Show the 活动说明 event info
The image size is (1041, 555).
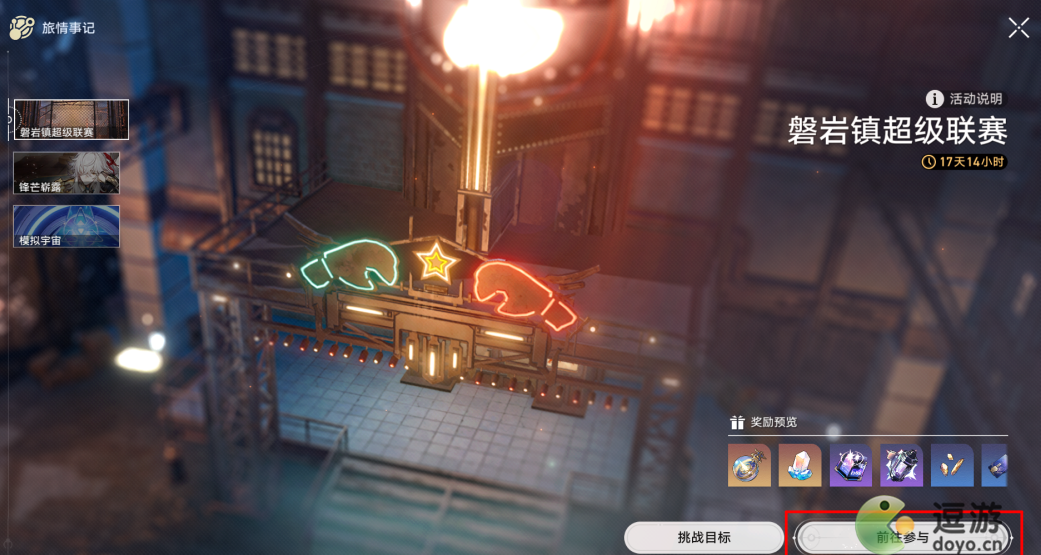click(964, 99)
